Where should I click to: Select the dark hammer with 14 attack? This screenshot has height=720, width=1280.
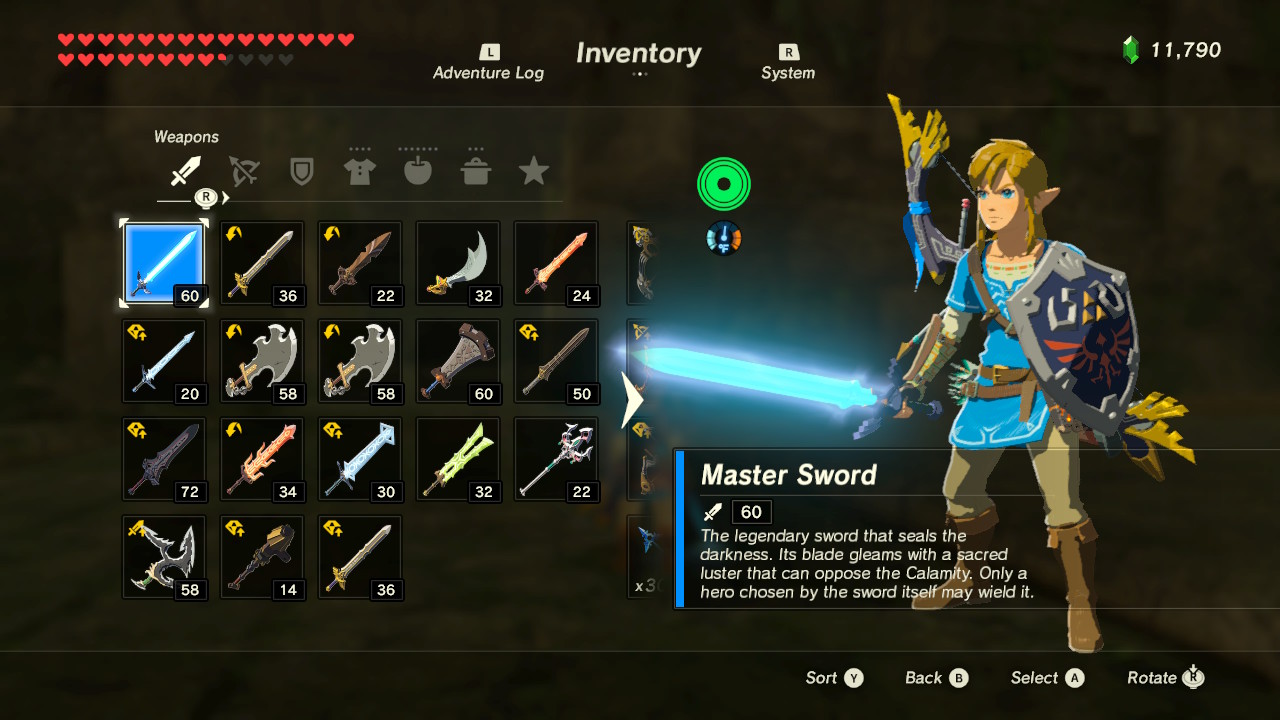tap(261, 557)
